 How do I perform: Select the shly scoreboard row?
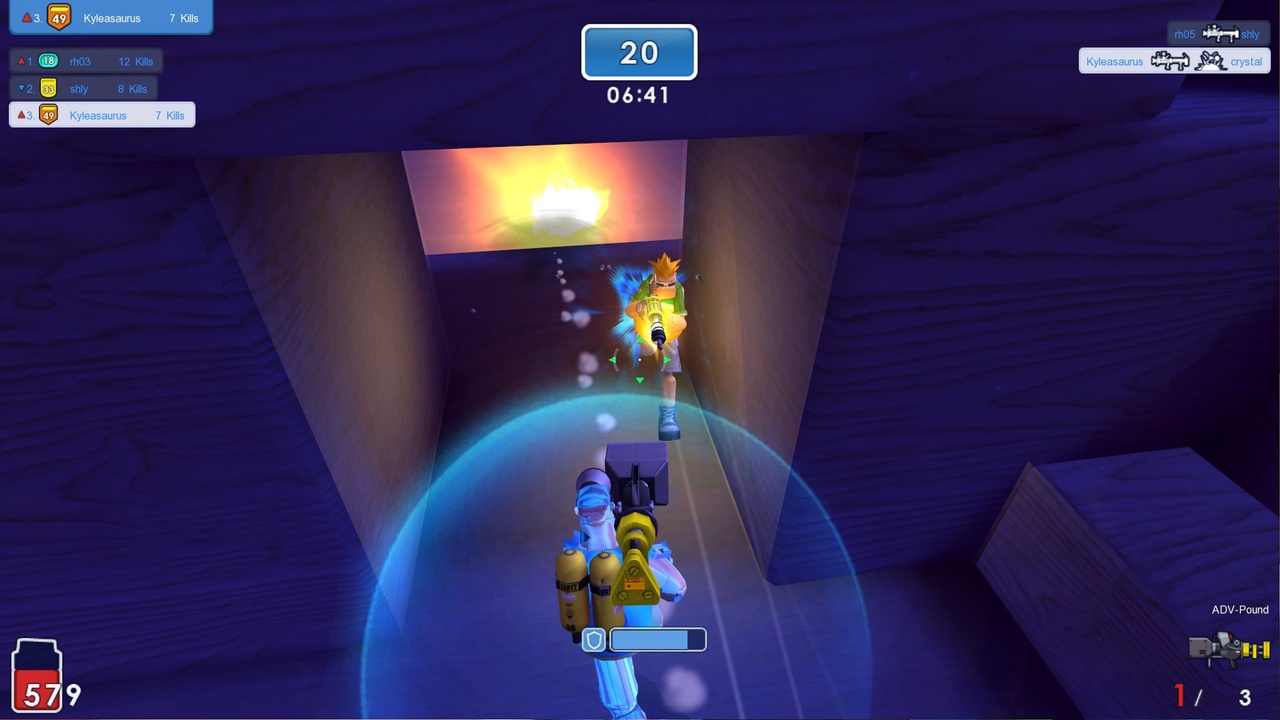pyautogui.click(x=85, y=88)
